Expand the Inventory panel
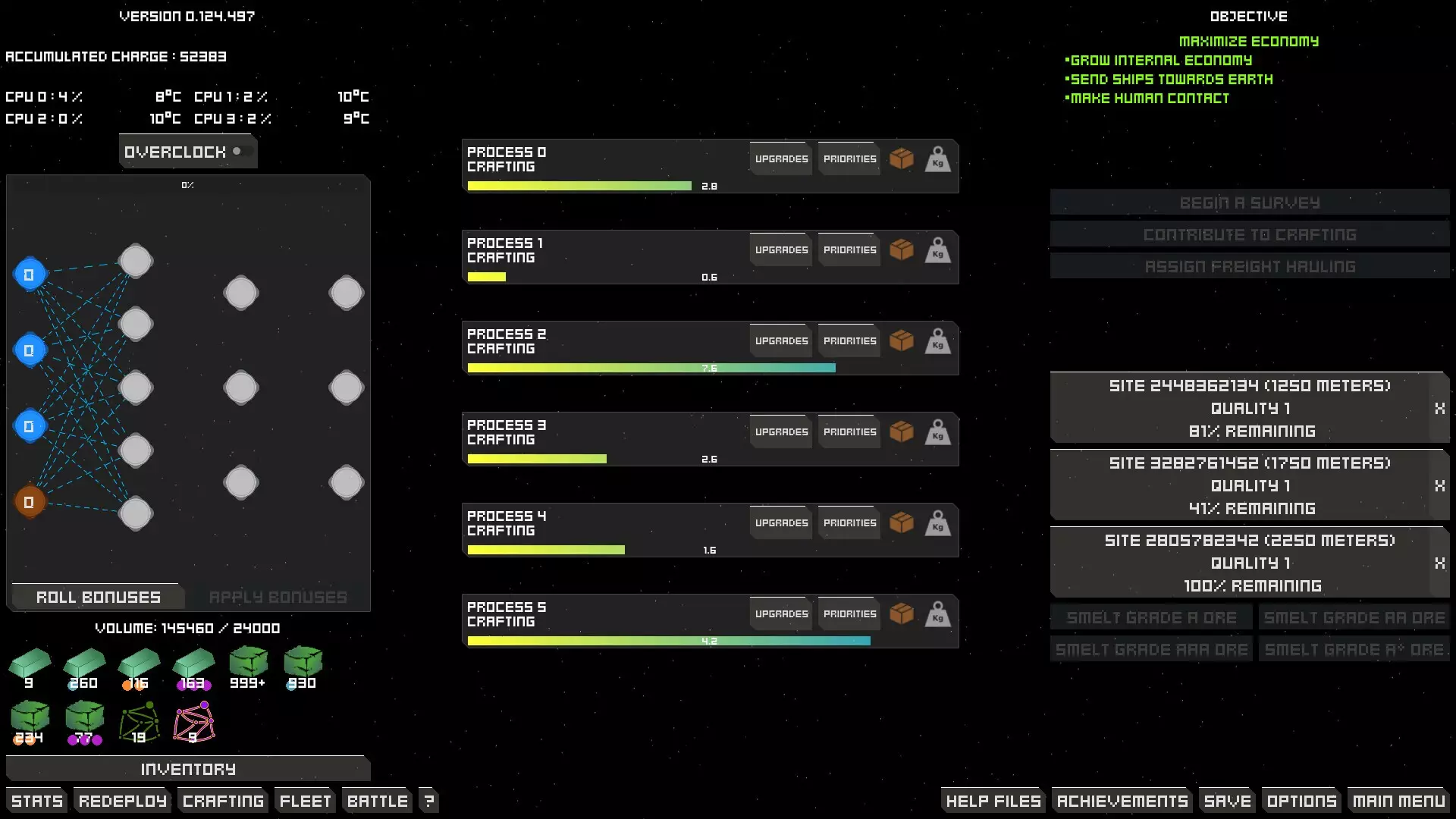The height and width of the screenshot is (819, 1456). (187, 768)
